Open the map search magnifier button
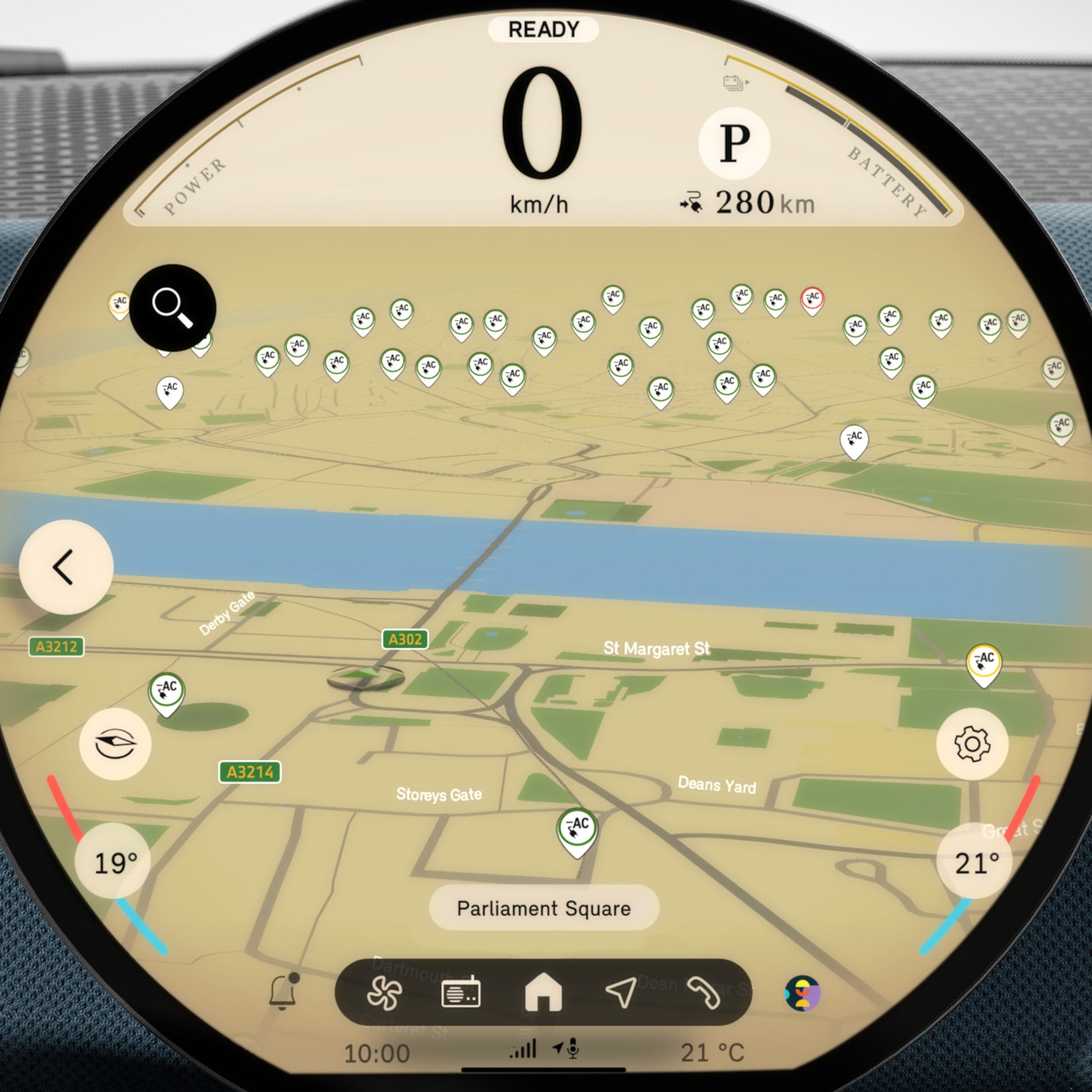This screenshot has height=1092, width=1092. tap(172, 308)
